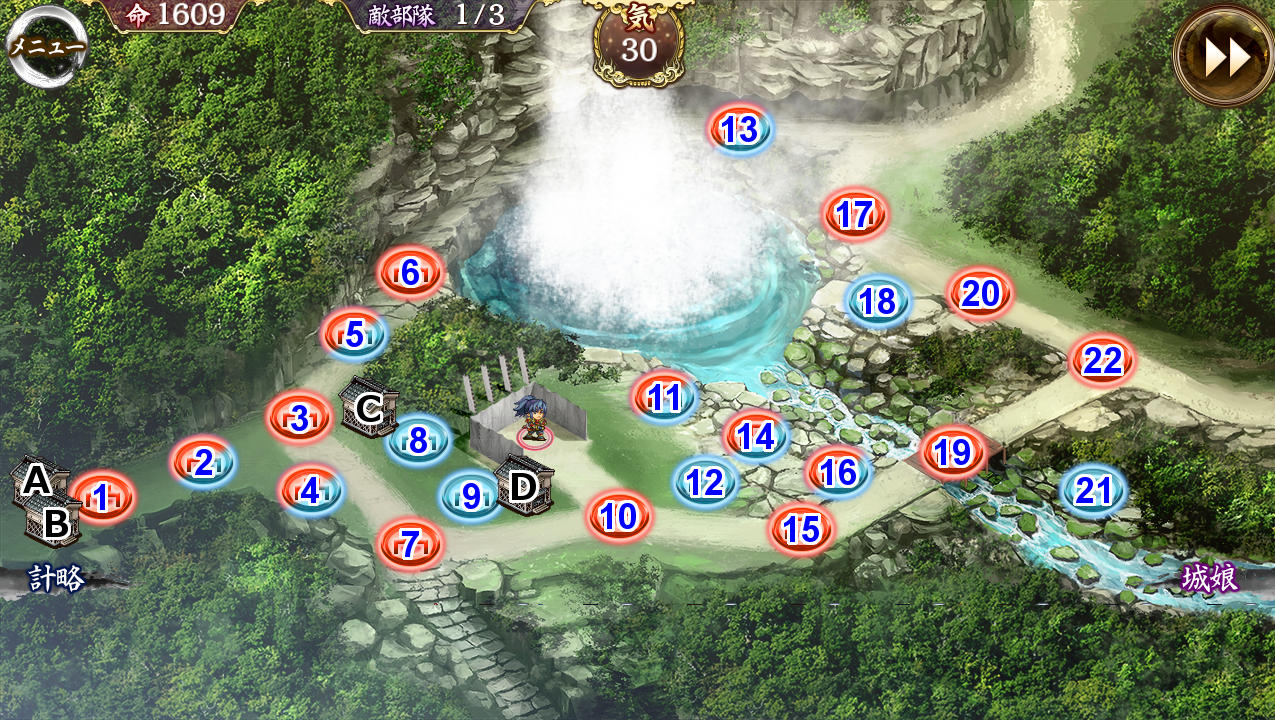Choose deployment spot number 17
This screenshot has height=720, width=1275.
(855, 215)
